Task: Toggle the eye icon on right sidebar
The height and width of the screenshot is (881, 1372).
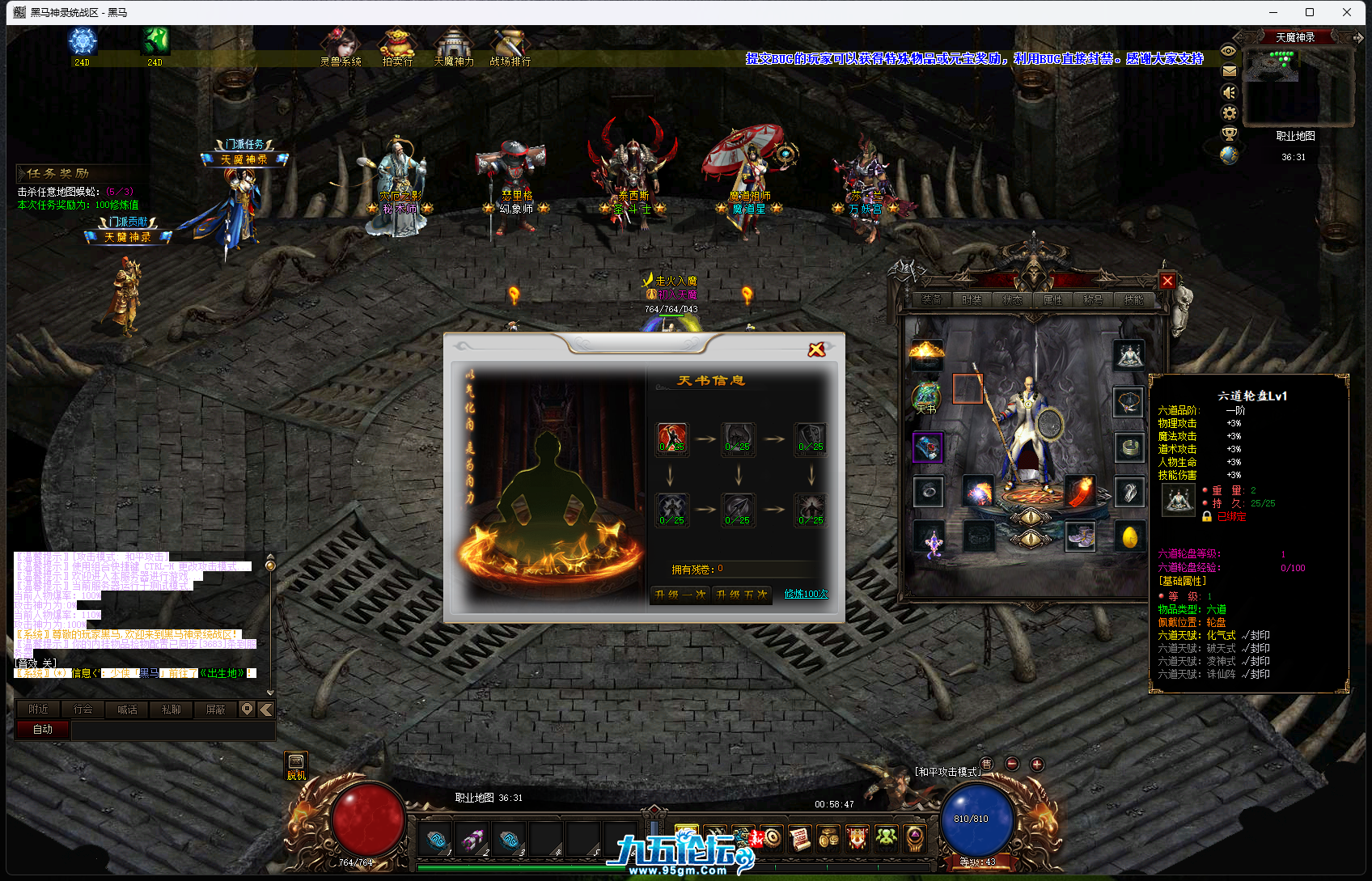Action: coord(1229,50)
